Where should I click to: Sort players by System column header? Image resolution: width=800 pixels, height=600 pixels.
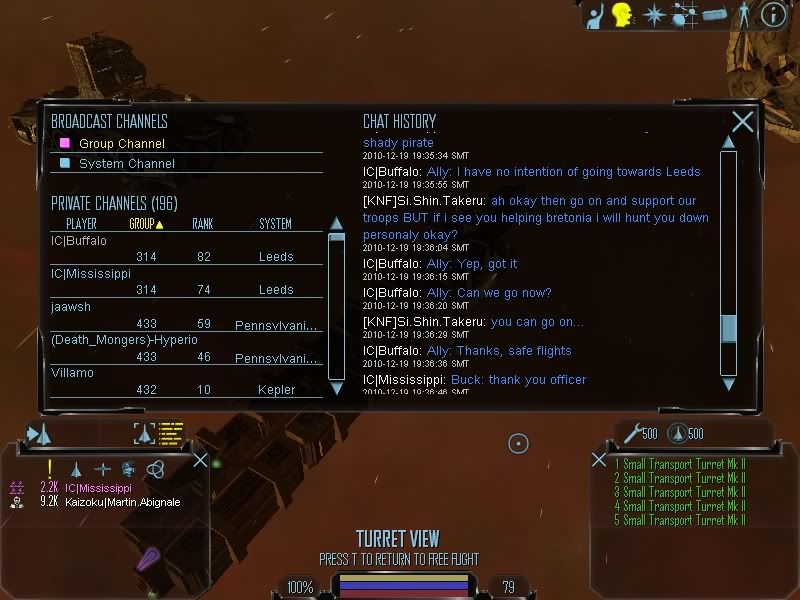click(275, 224)
